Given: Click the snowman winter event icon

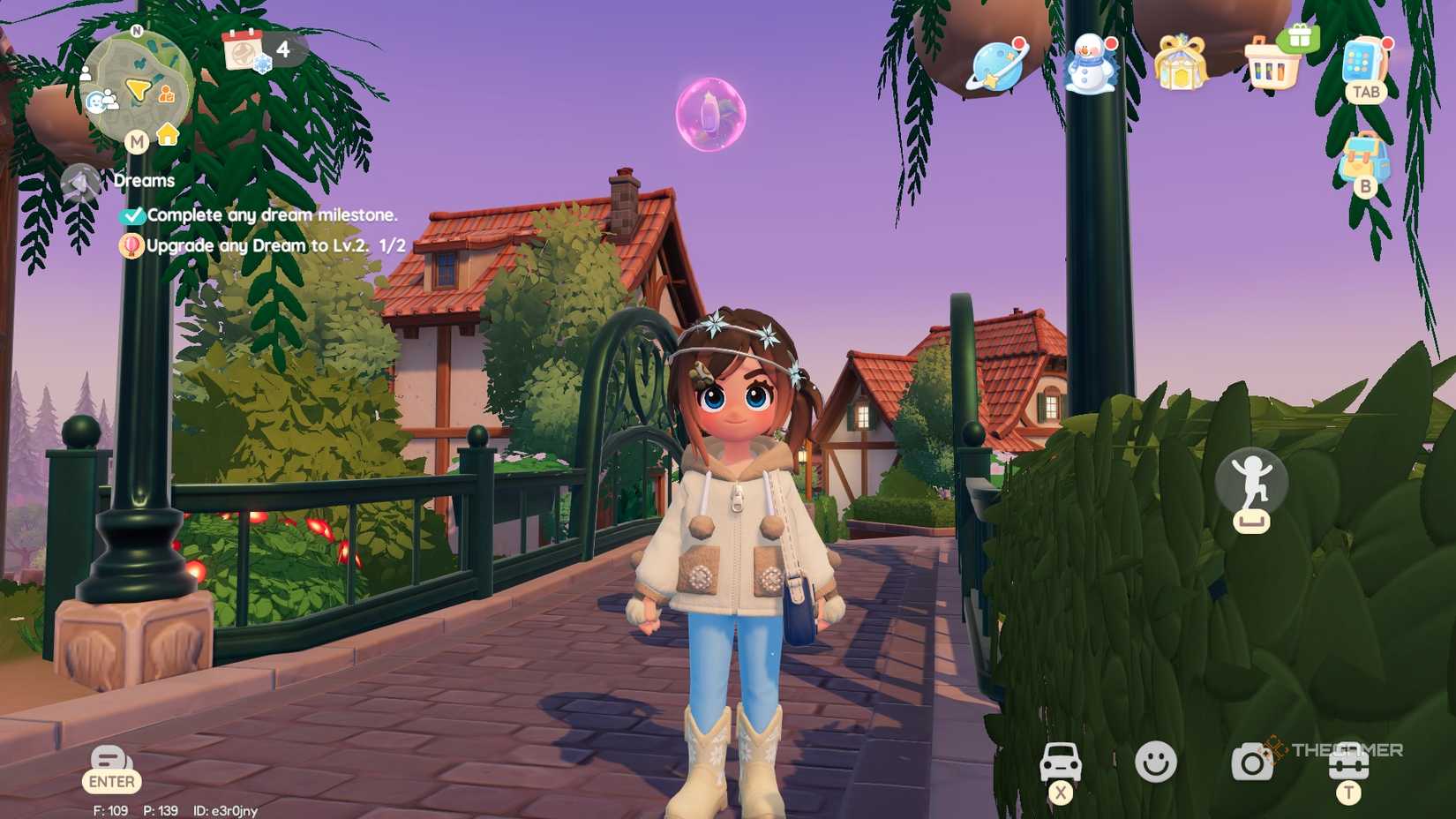Looking at the screenshot, I should (1092, 62).
